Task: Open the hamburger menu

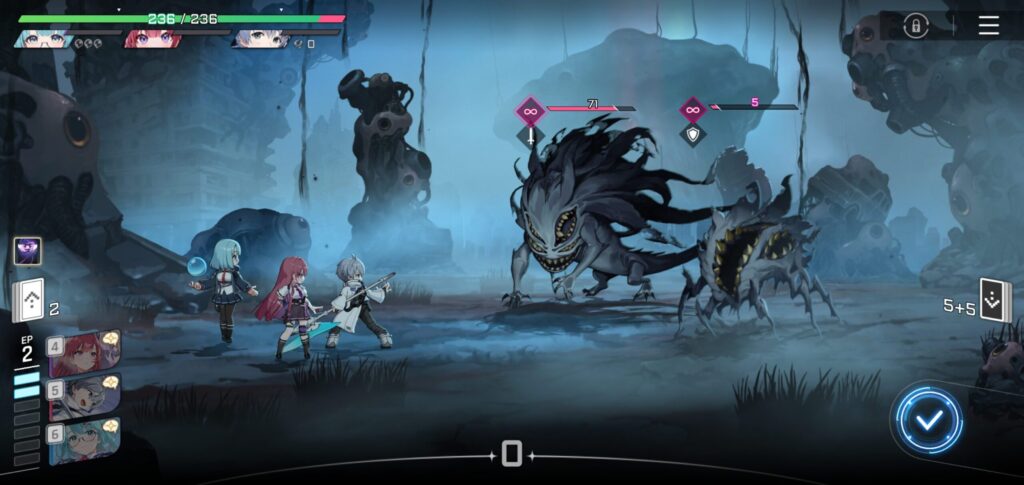Action: [988, 26]
